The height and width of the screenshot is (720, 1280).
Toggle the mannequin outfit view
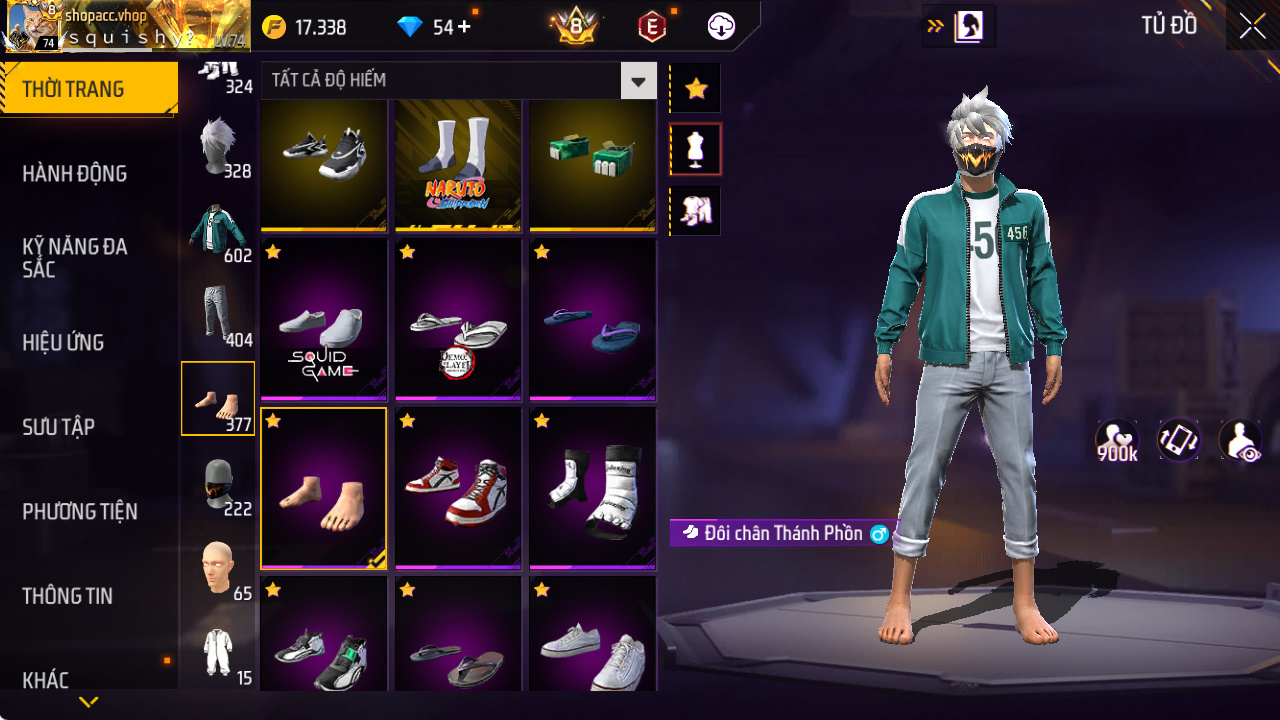click(x=695, y=148)
